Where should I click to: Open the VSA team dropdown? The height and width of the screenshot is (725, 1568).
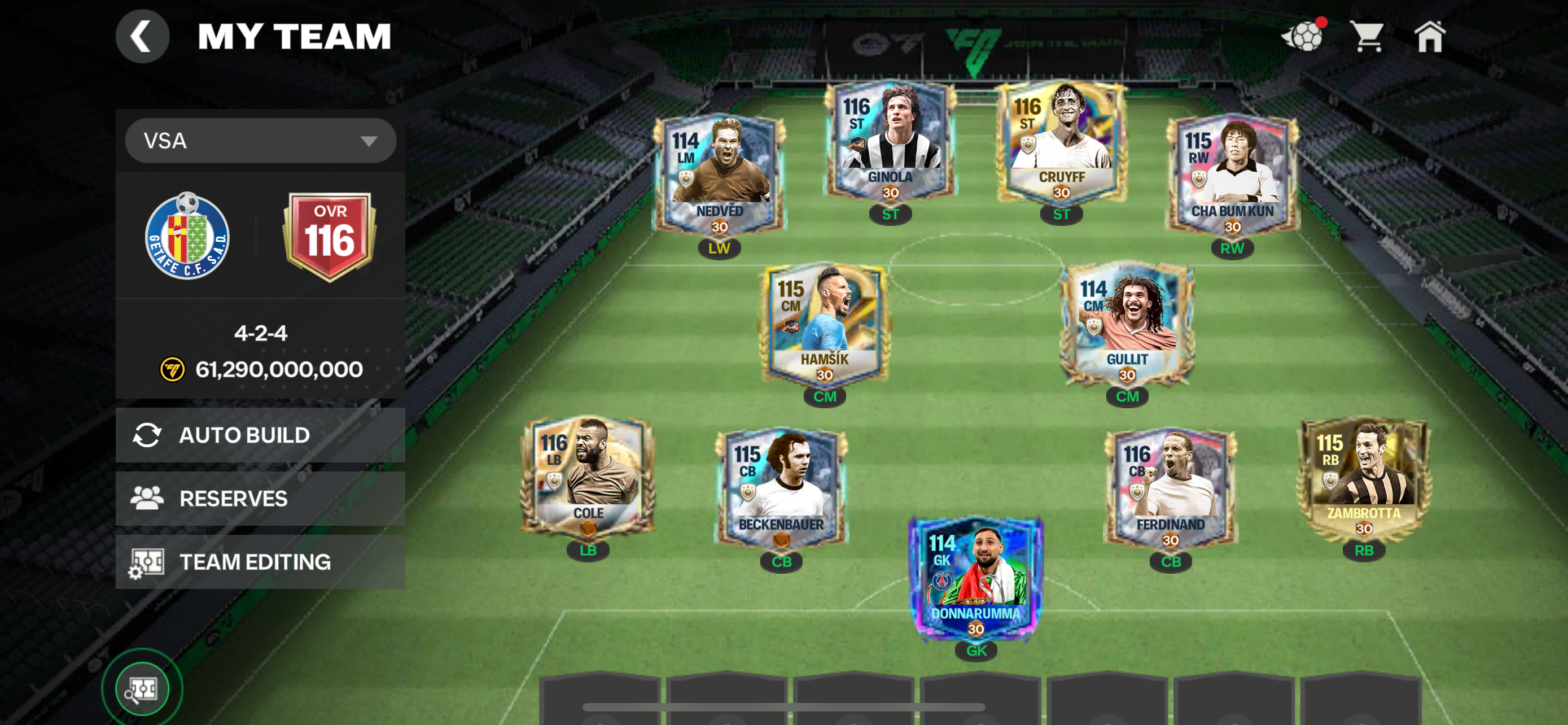click(x=261, y=140)
